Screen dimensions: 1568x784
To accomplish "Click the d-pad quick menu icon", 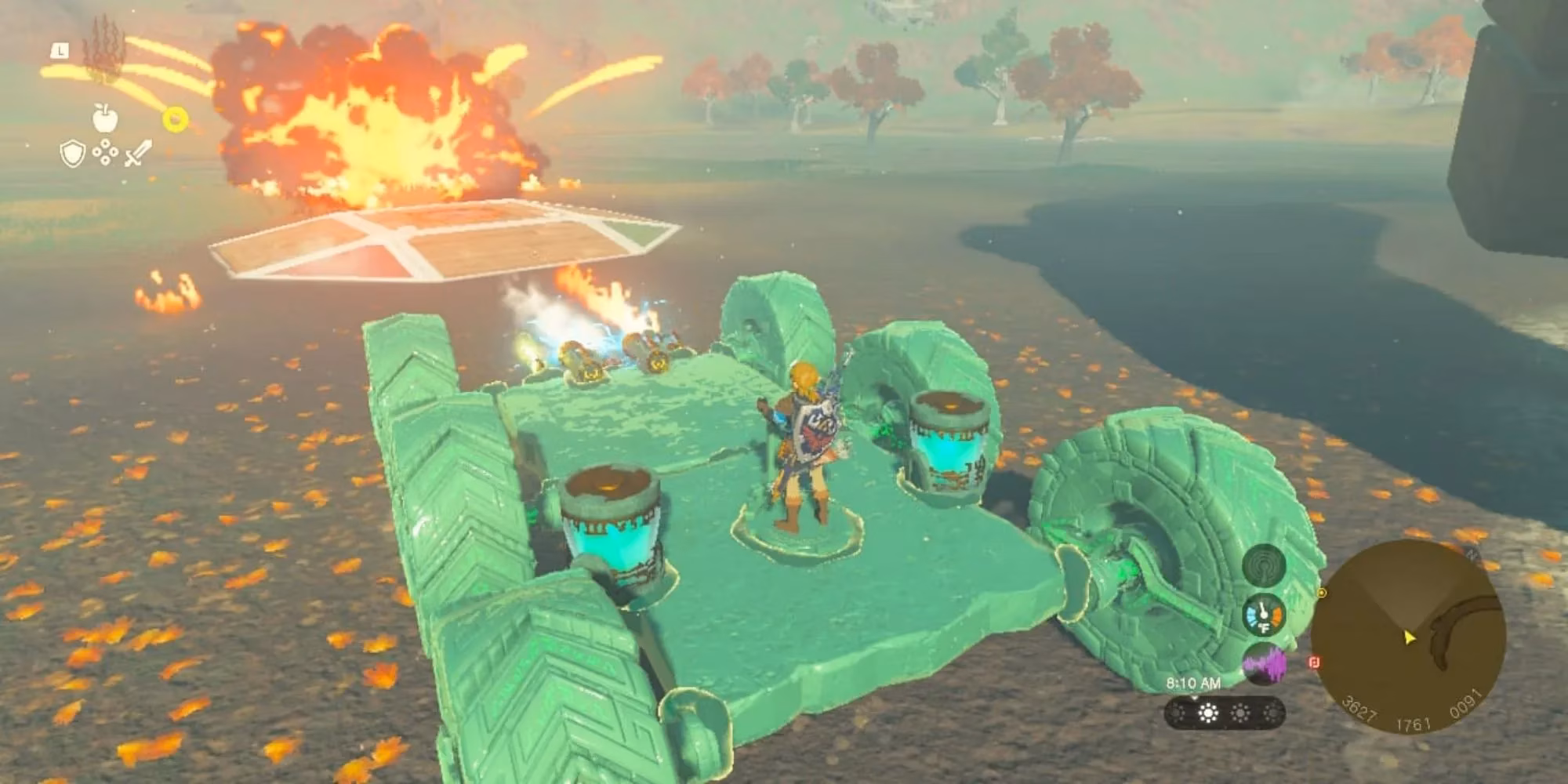I will coord(105,152).
